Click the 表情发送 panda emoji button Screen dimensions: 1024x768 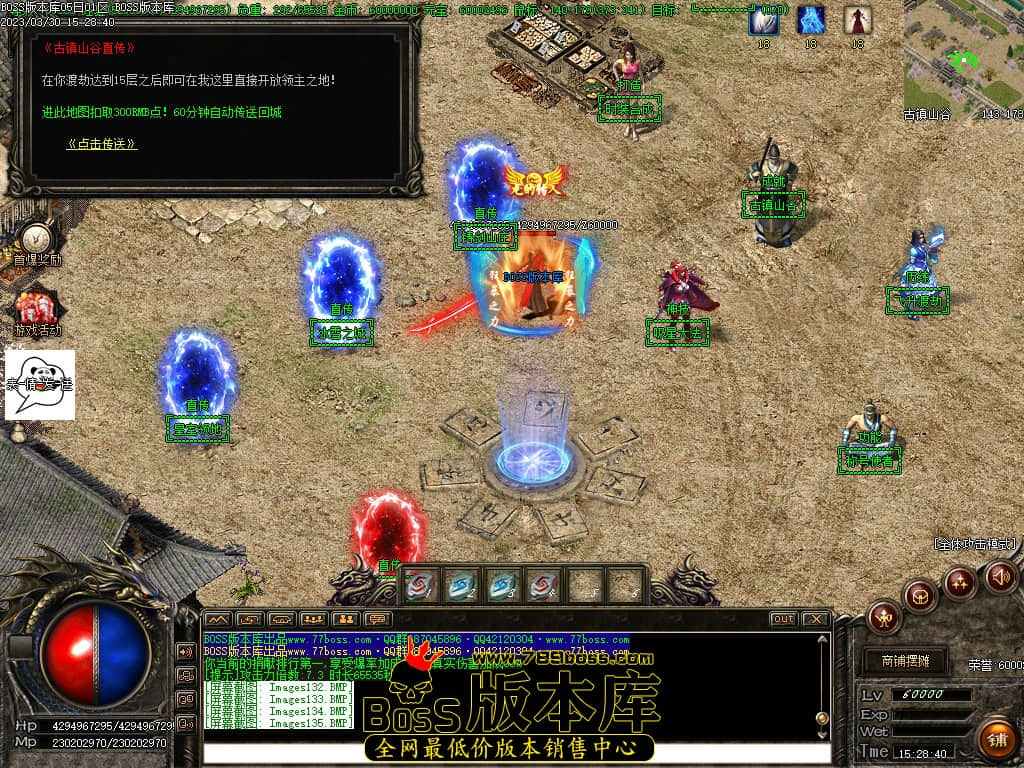[x=40, y=384]
